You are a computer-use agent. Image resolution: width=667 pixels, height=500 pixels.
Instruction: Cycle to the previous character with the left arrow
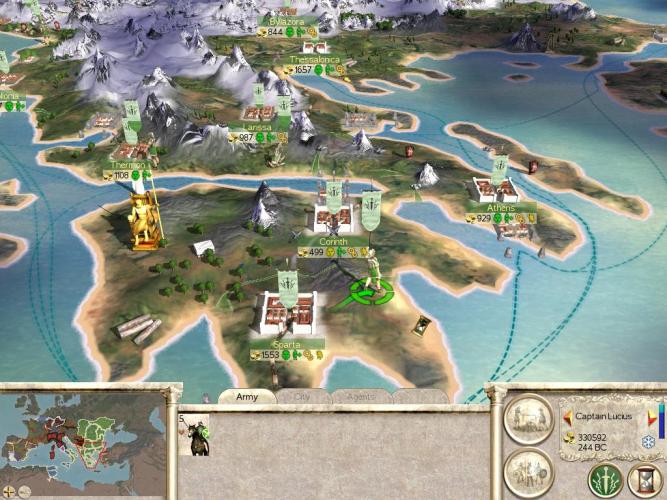point(567,416)
